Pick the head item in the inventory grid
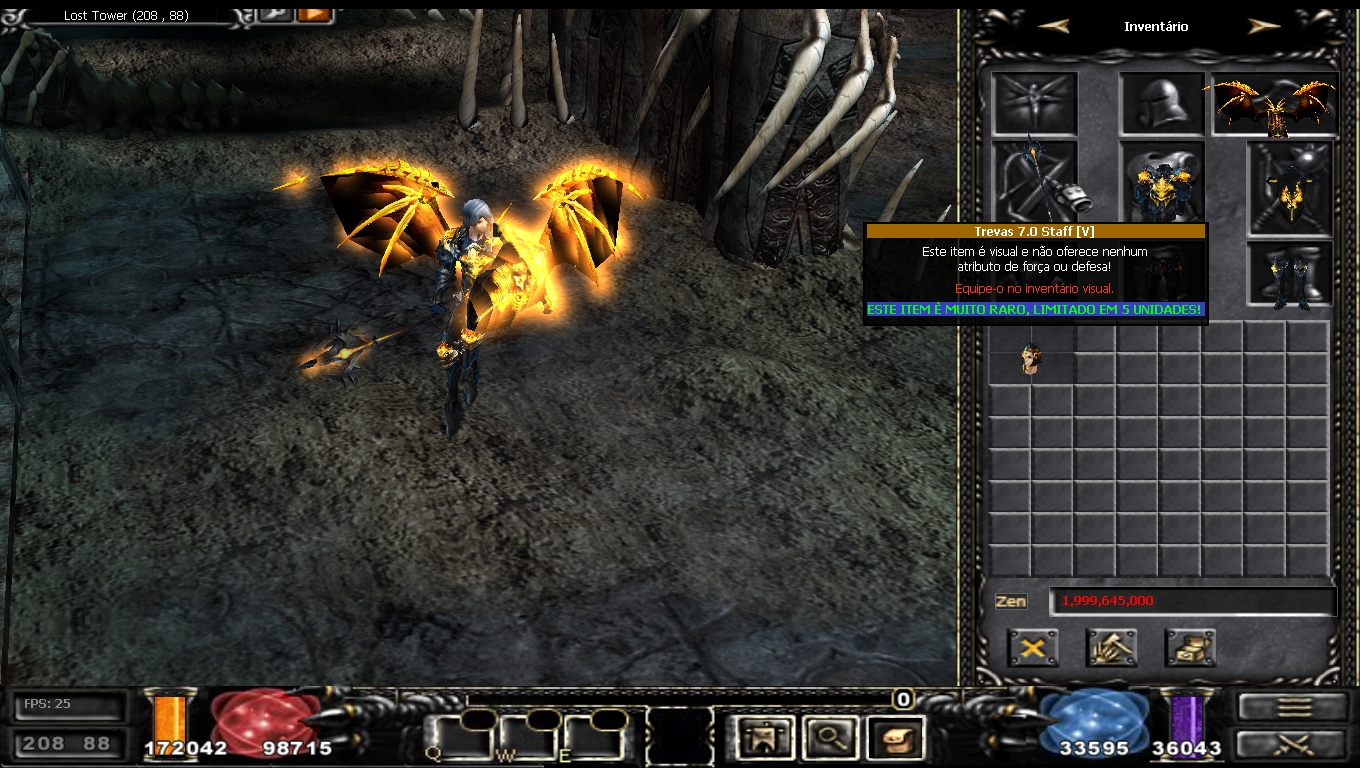 click(1031, 359)
